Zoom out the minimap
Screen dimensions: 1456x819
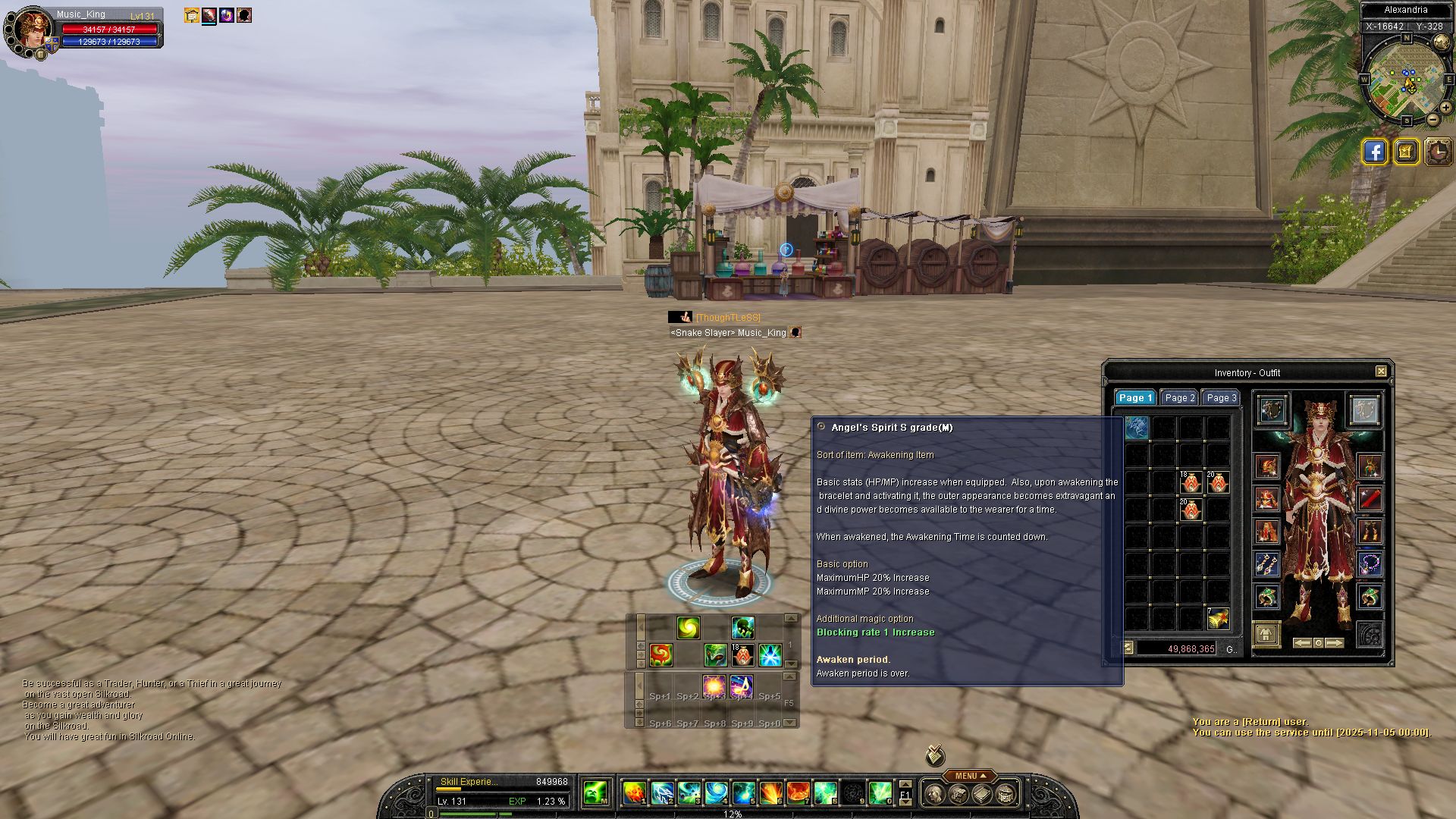[1432, 120]
